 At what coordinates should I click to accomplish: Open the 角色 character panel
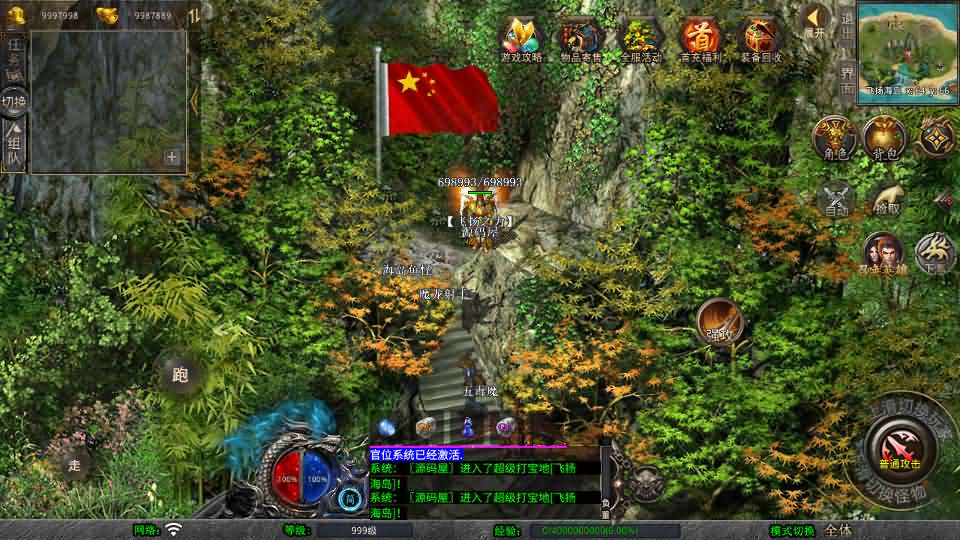(834, 137)
